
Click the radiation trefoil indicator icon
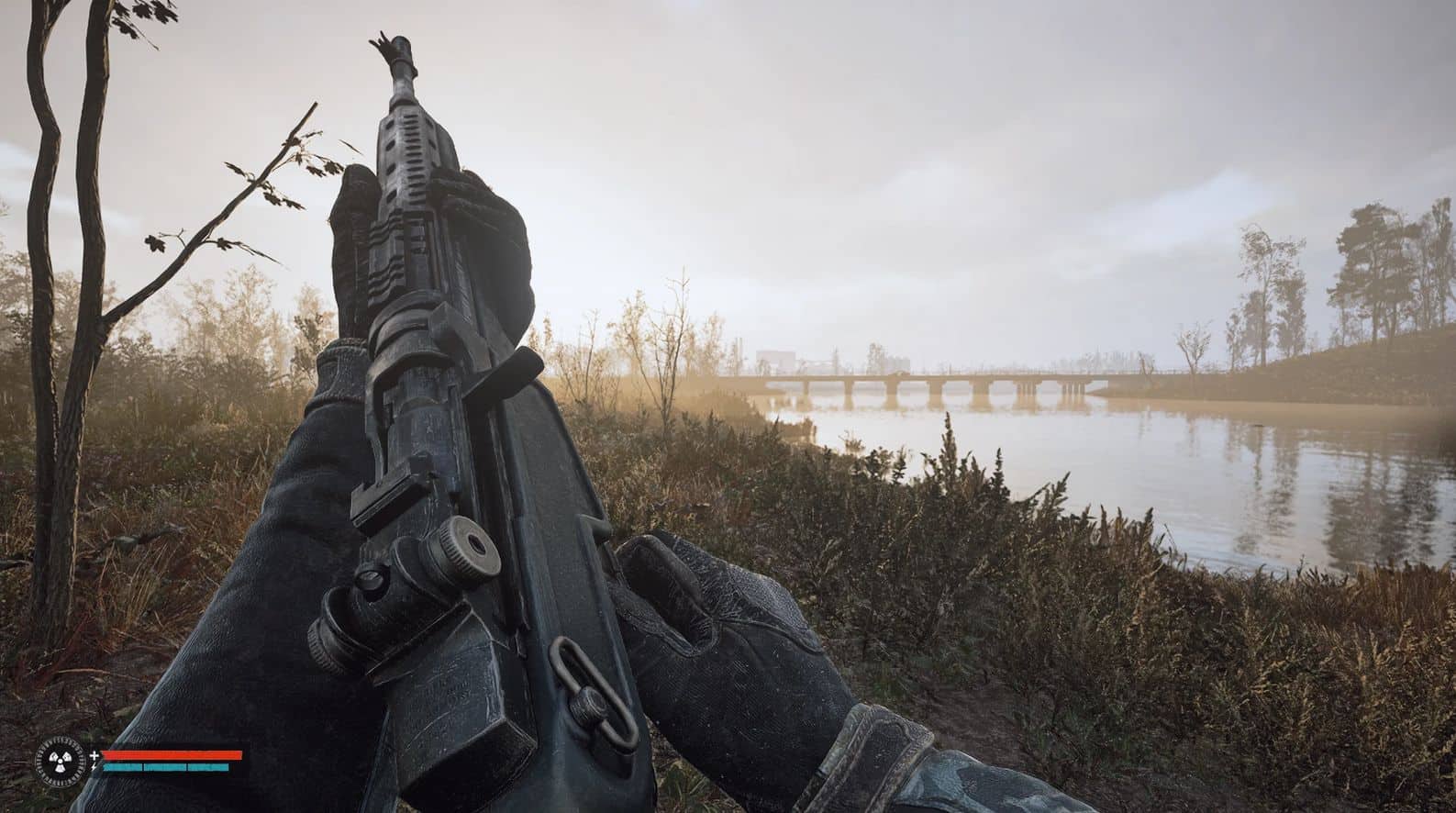click(x=61, y=760)
